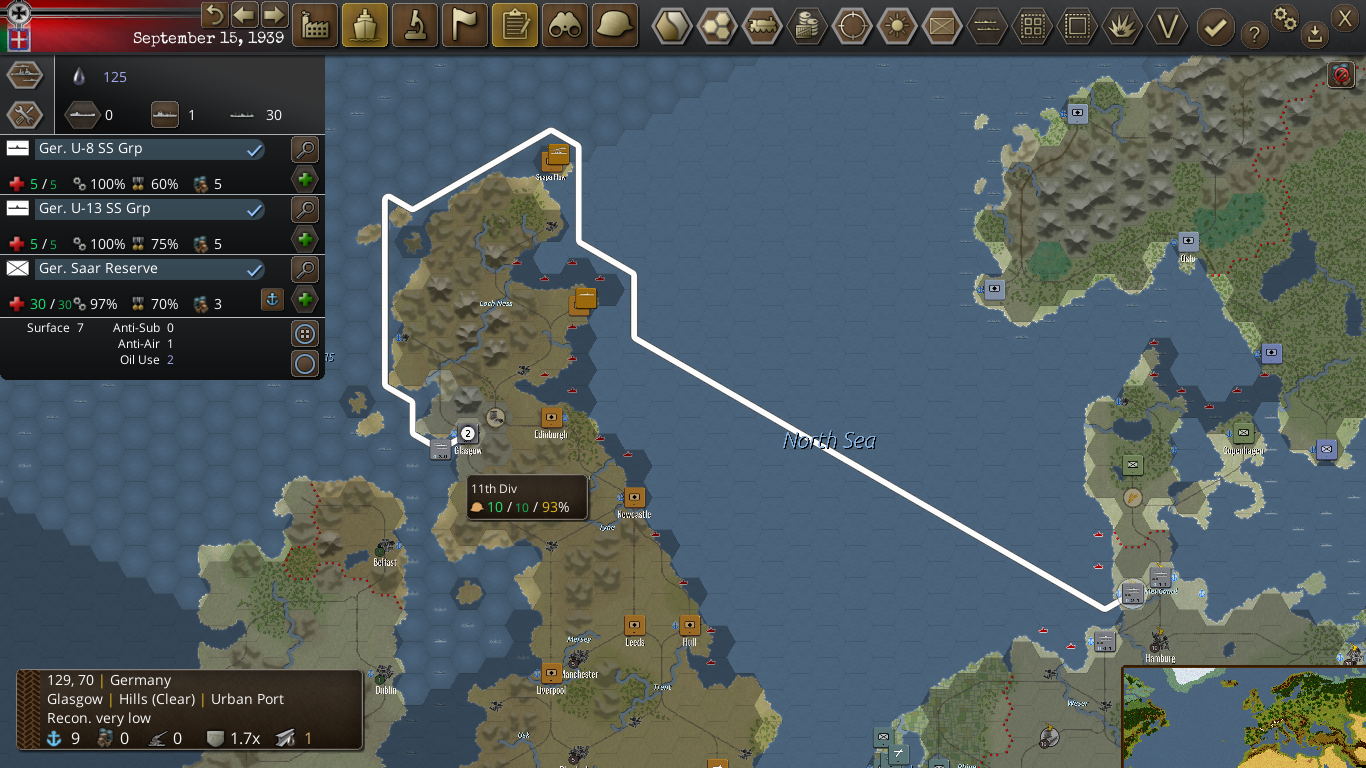Click the helmet toolbar button

615,26
